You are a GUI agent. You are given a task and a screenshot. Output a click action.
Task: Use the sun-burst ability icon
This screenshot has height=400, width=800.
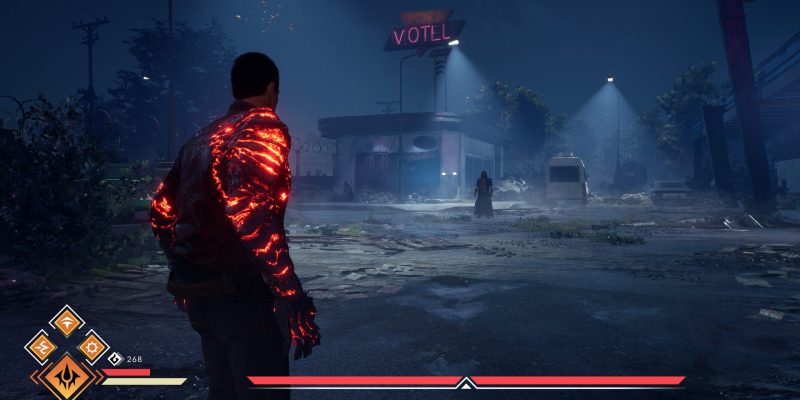(x=92, y=347)
